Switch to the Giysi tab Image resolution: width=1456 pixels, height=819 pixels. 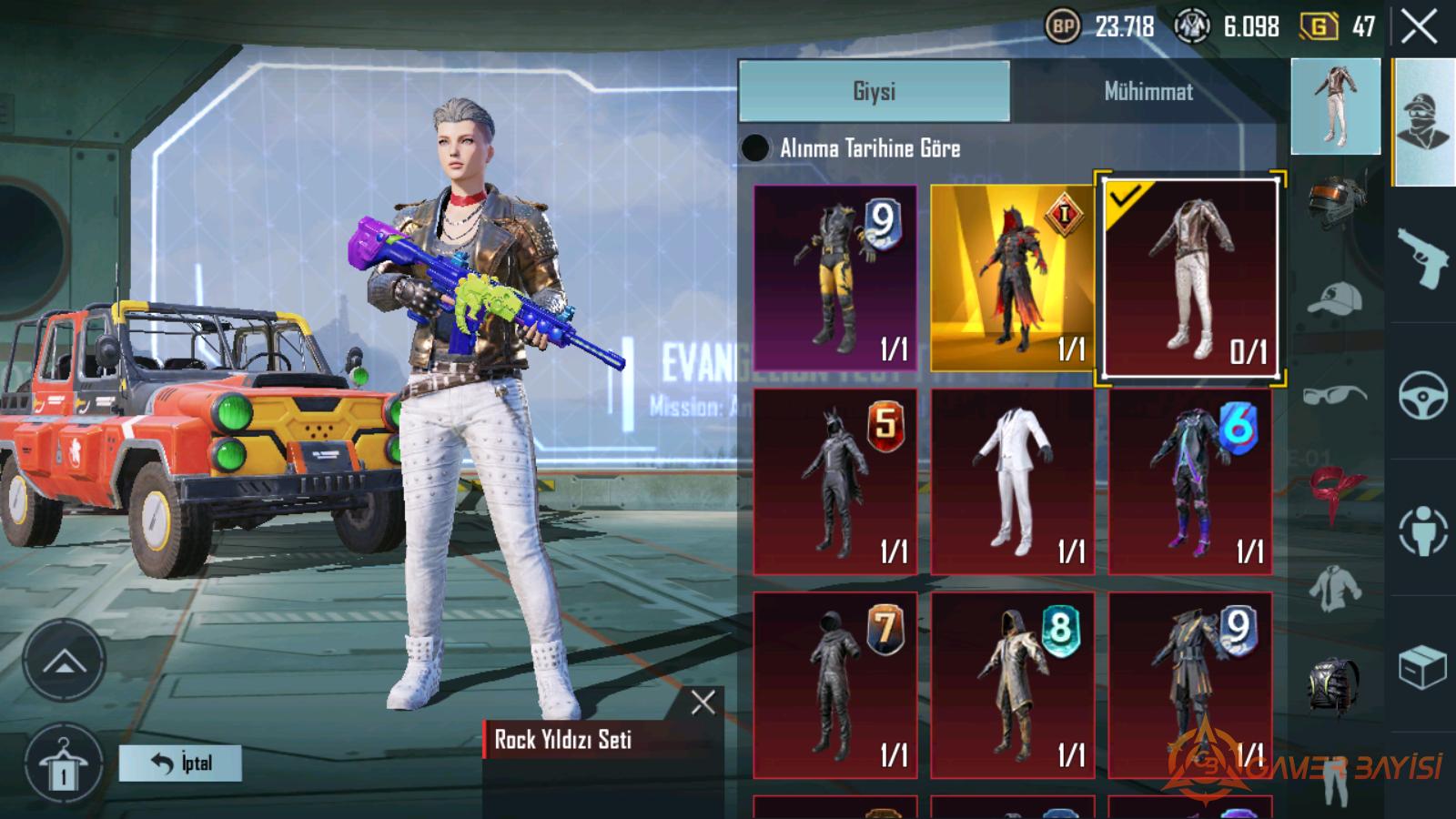coord(874,91)
